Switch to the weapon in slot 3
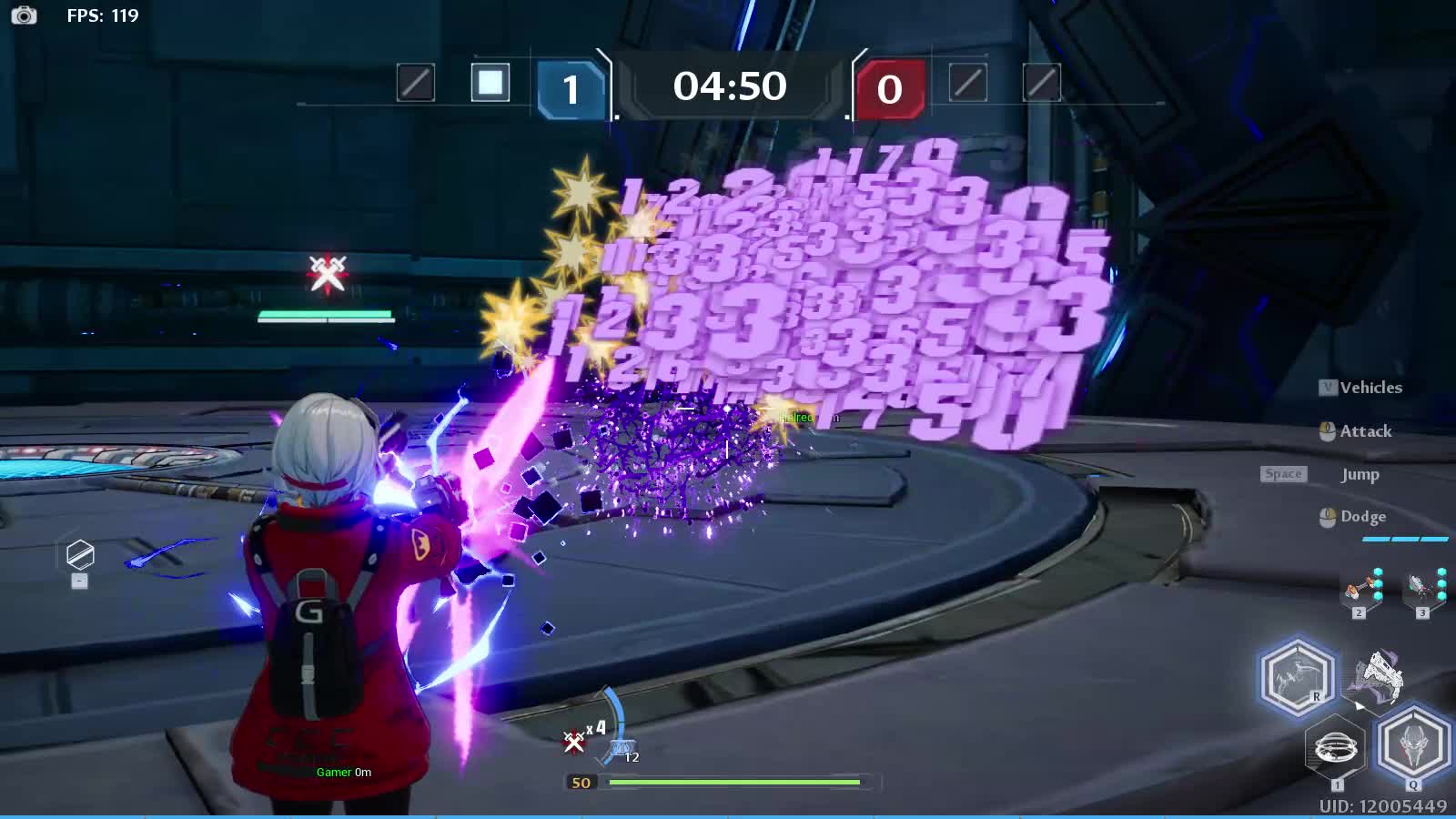 1423,590
